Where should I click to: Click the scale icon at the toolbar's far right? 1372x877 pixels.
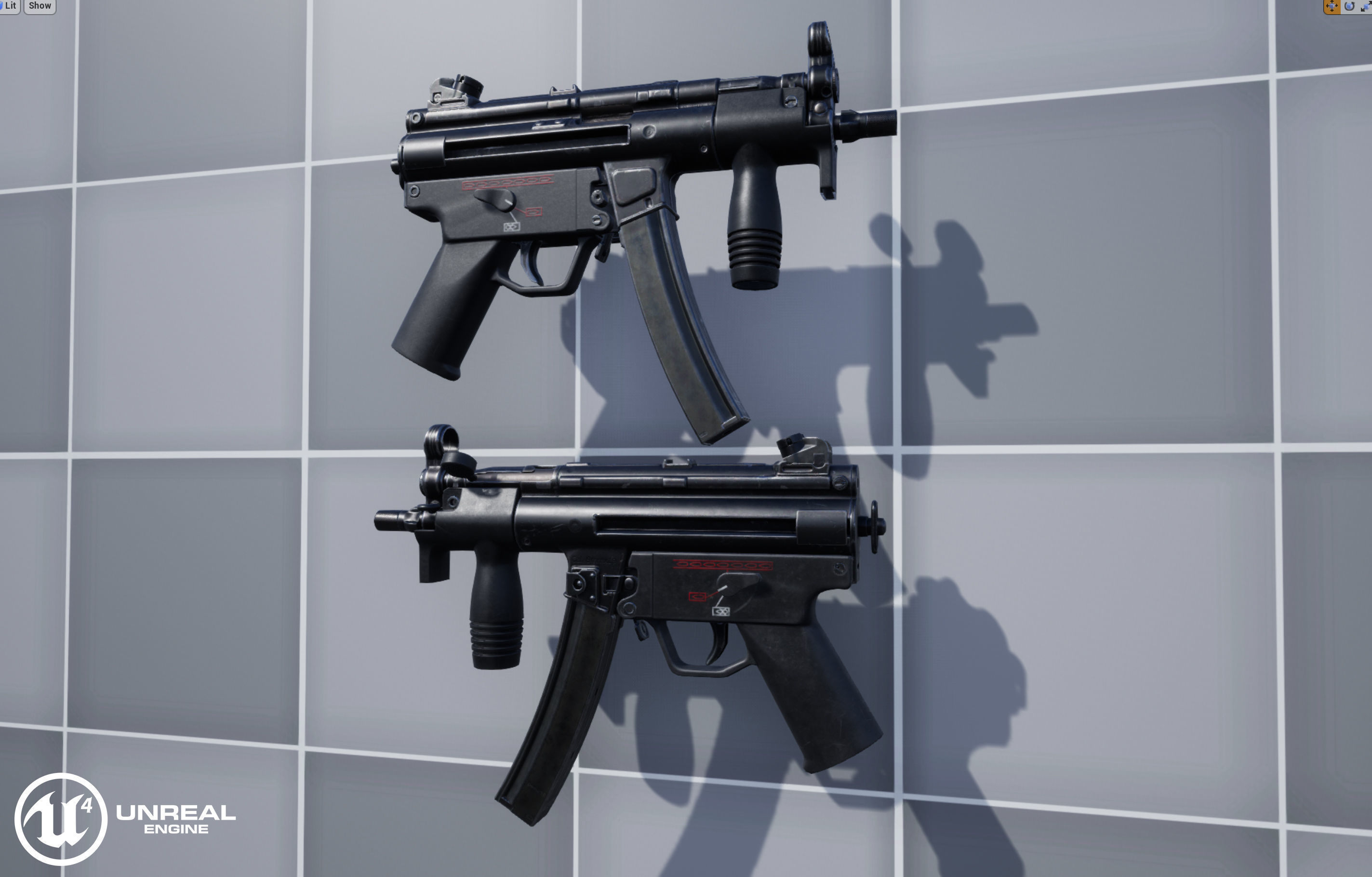[x=1366, y=6]
